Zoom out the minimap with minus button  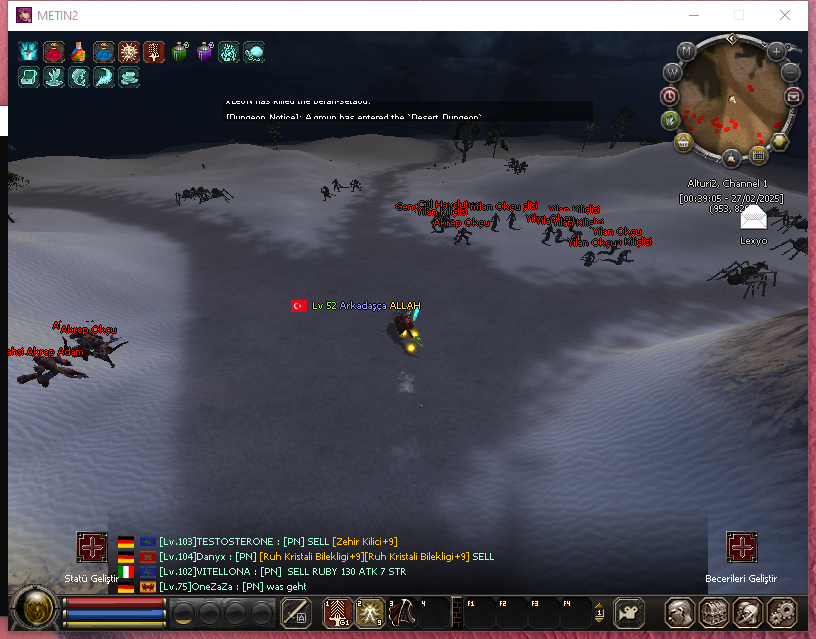pyautogui.click(x=791, y=72)
